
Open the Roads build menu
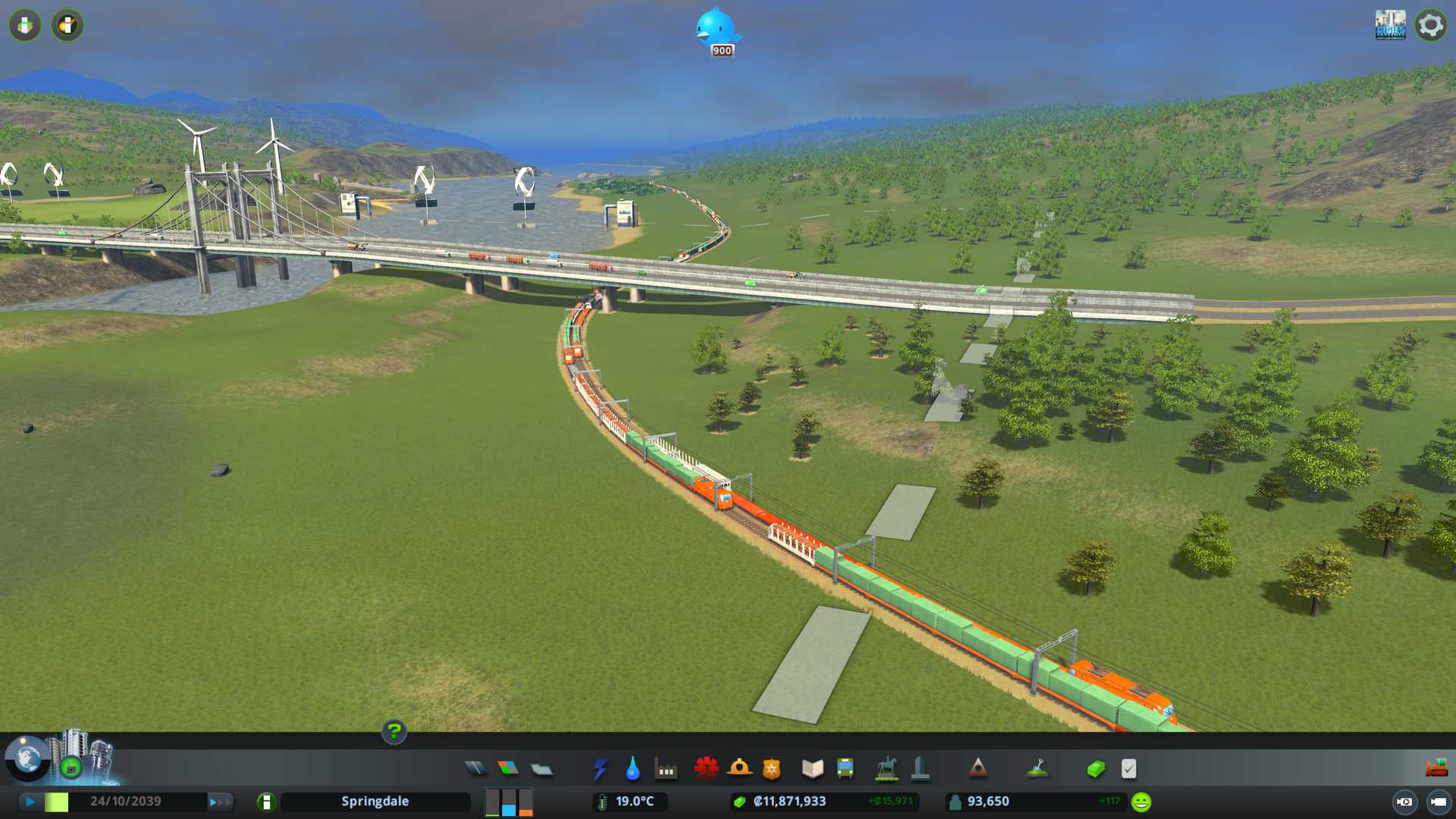tap(475, 769)
